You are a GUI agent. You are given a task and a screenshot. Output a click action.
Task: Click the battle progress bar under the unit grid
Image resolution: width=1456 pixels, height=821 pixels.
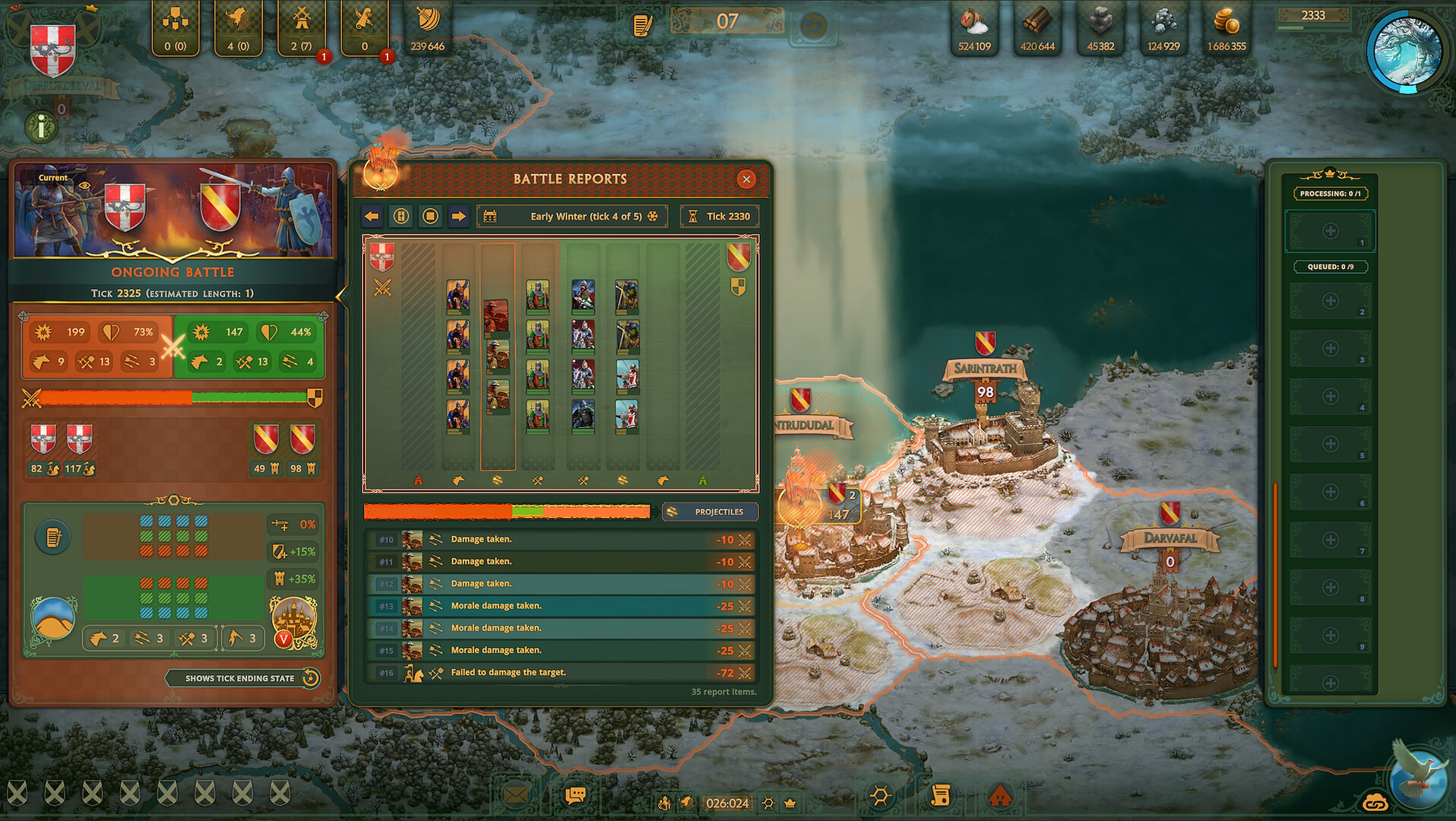[508, 511]
